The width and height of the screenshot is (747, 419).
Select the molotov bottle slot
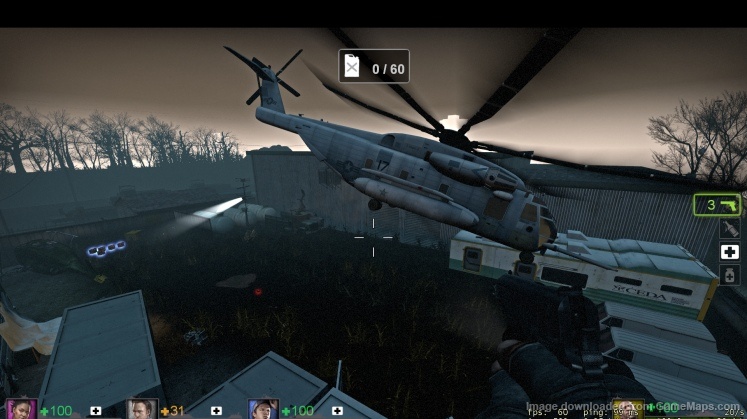(x=730, y=228)
